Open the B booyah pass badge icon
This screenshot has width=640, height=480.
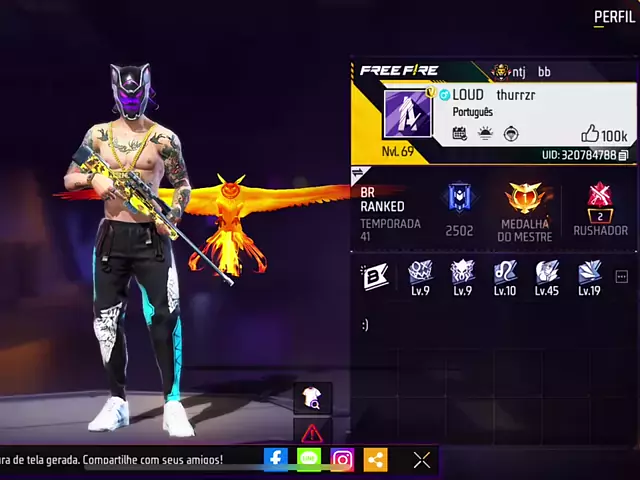[x=375, y=276]
